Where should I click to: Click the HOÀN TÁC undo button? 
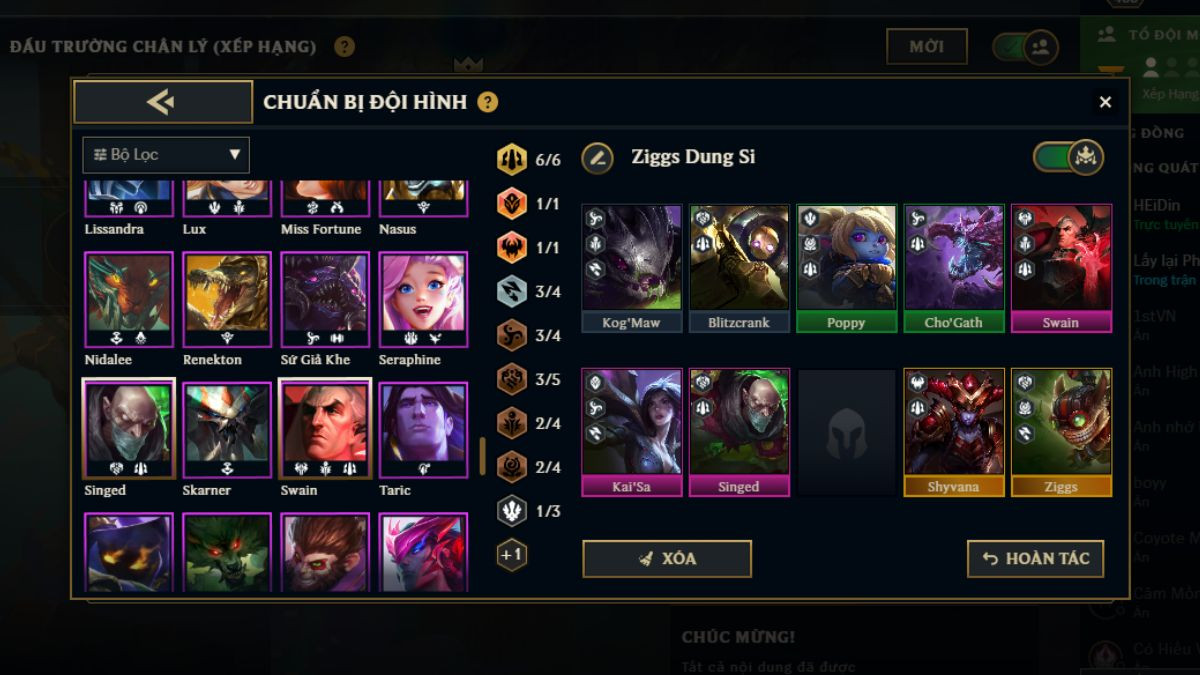coord(1035,559)
